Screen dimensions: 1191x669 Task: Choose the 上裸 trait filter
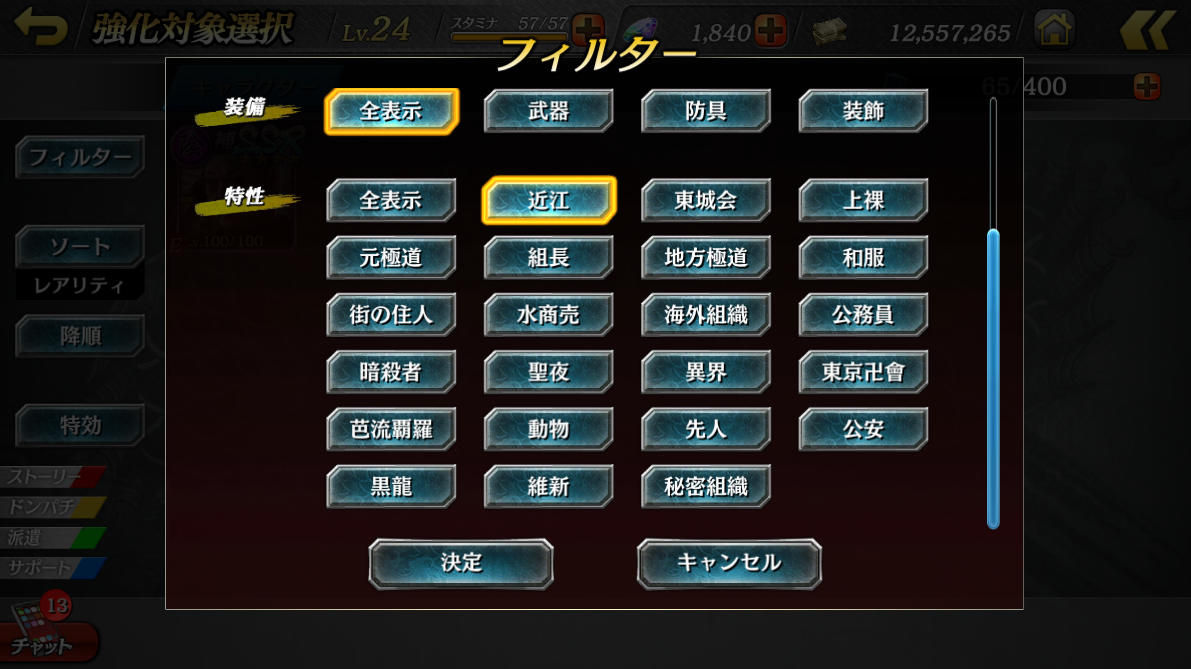point(863,201)
